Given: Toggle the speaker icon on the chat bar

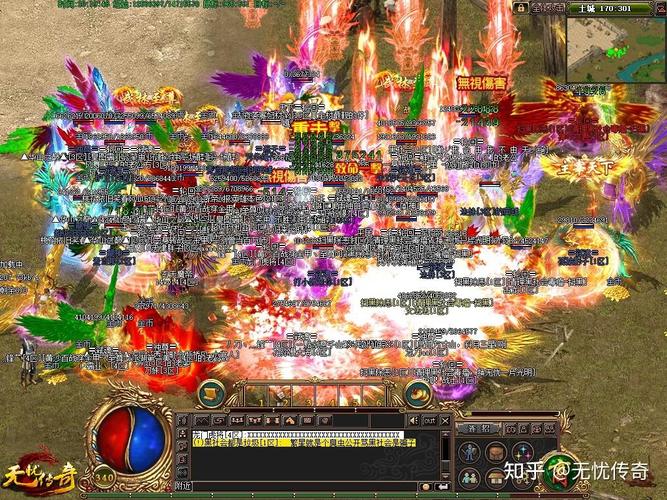Looking at the screenshot, I should 412,420.
